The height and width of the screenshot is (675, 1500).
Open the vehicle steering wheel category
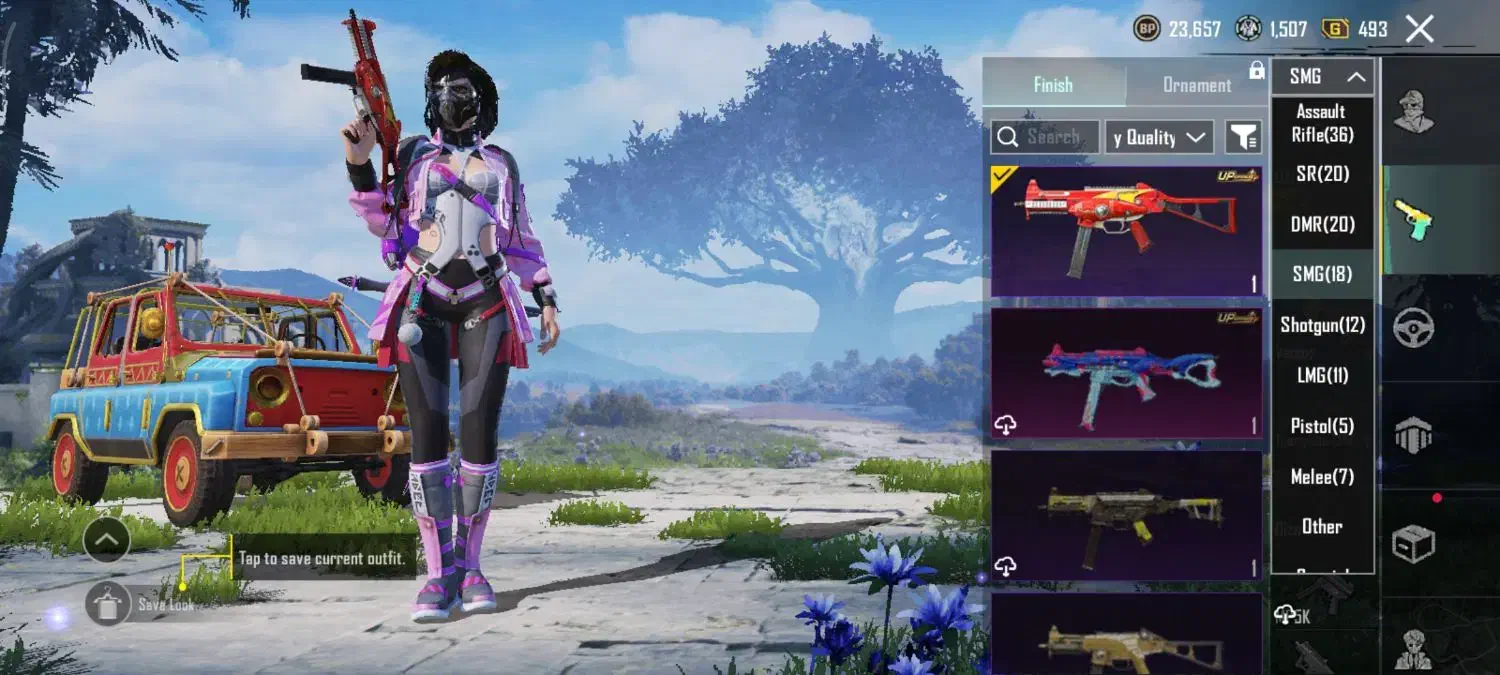1414,327
